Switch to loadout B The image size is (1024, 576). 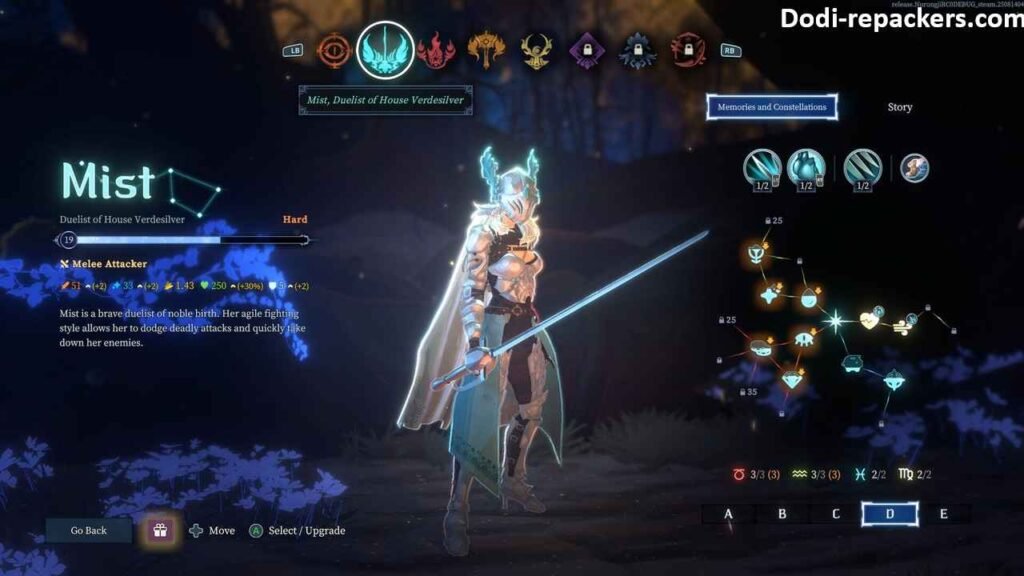(782, 514)
